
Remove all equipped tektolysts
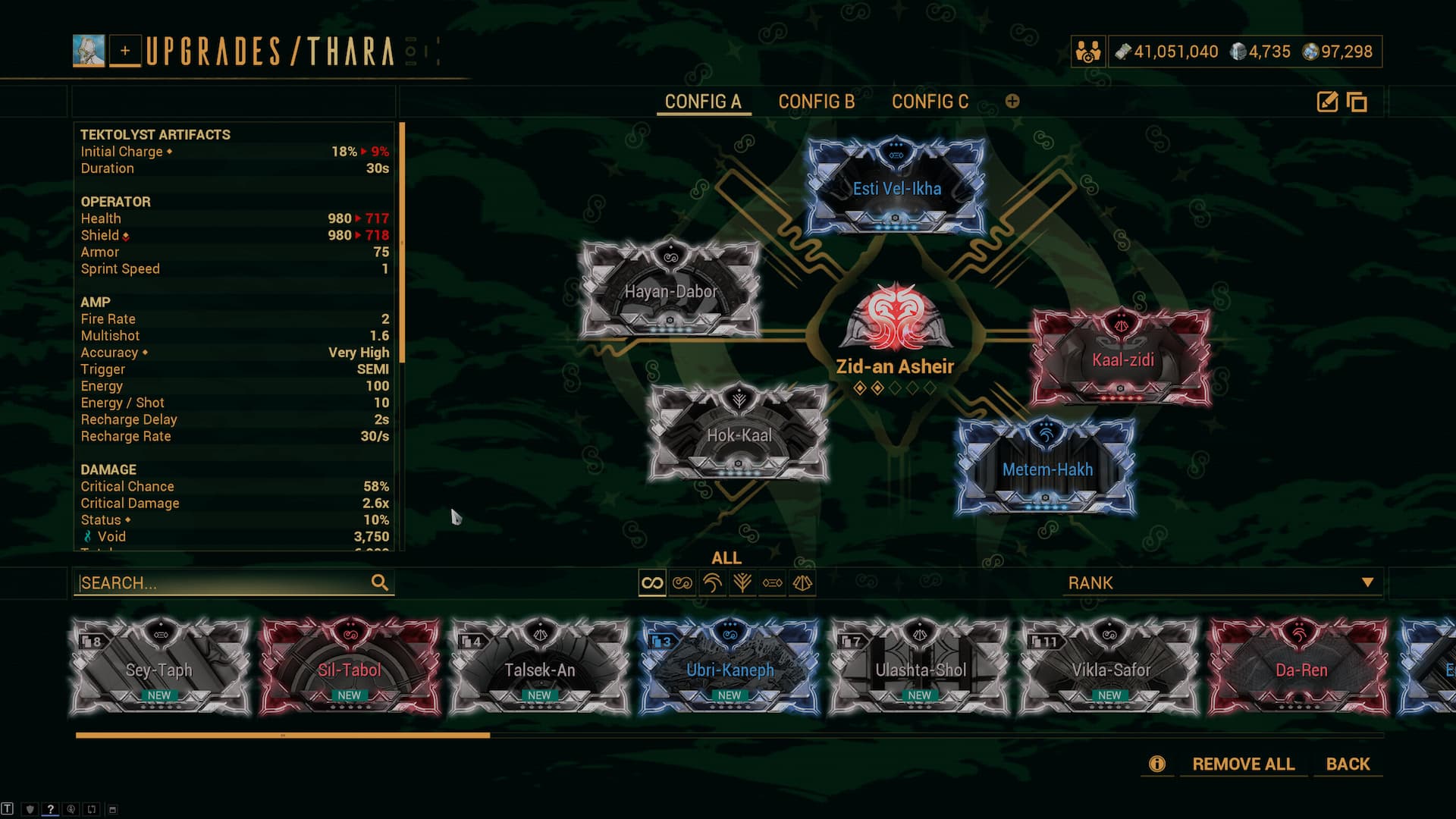tap(1243, 764)
